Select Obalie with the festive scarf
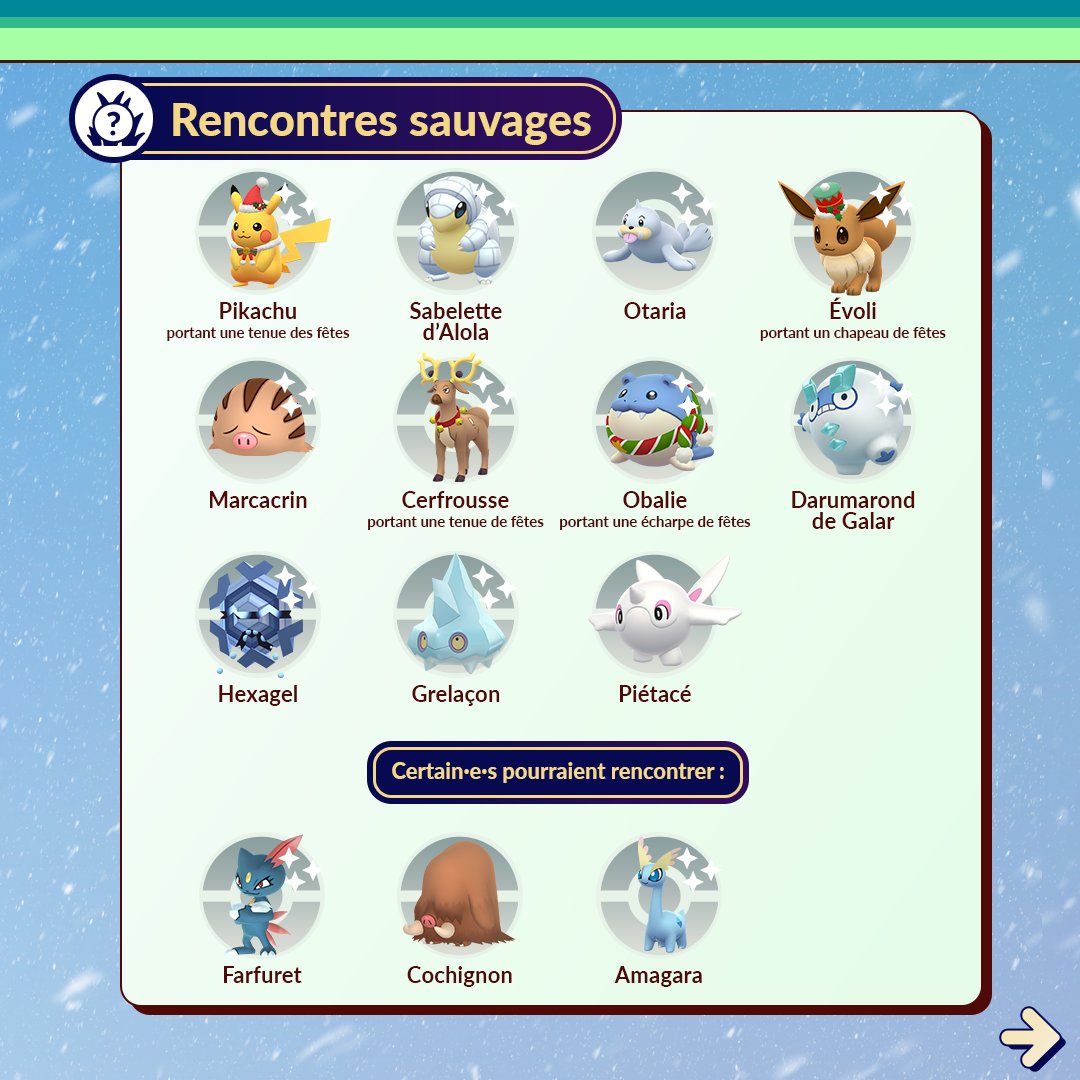 tap(655, 422)
